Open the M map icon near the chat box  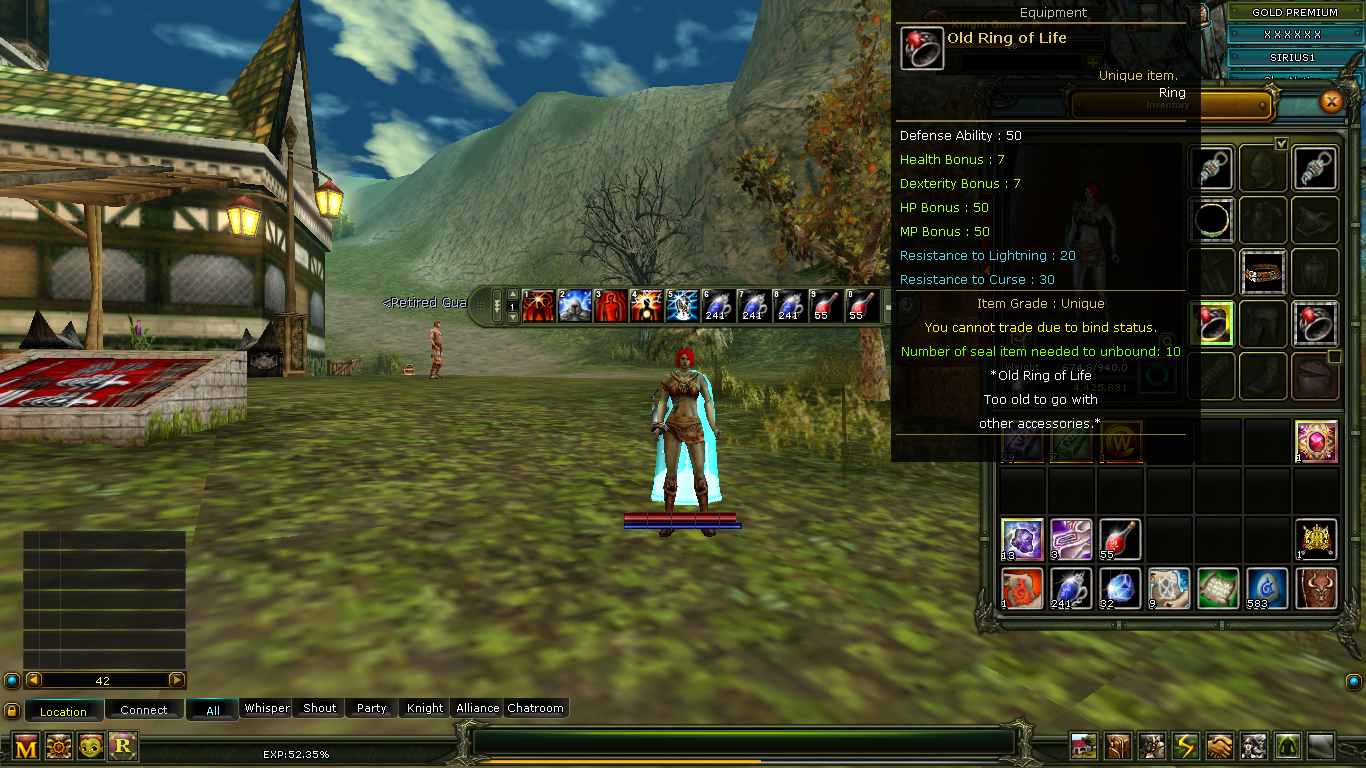pyautogui.click(x=25, y=745)
